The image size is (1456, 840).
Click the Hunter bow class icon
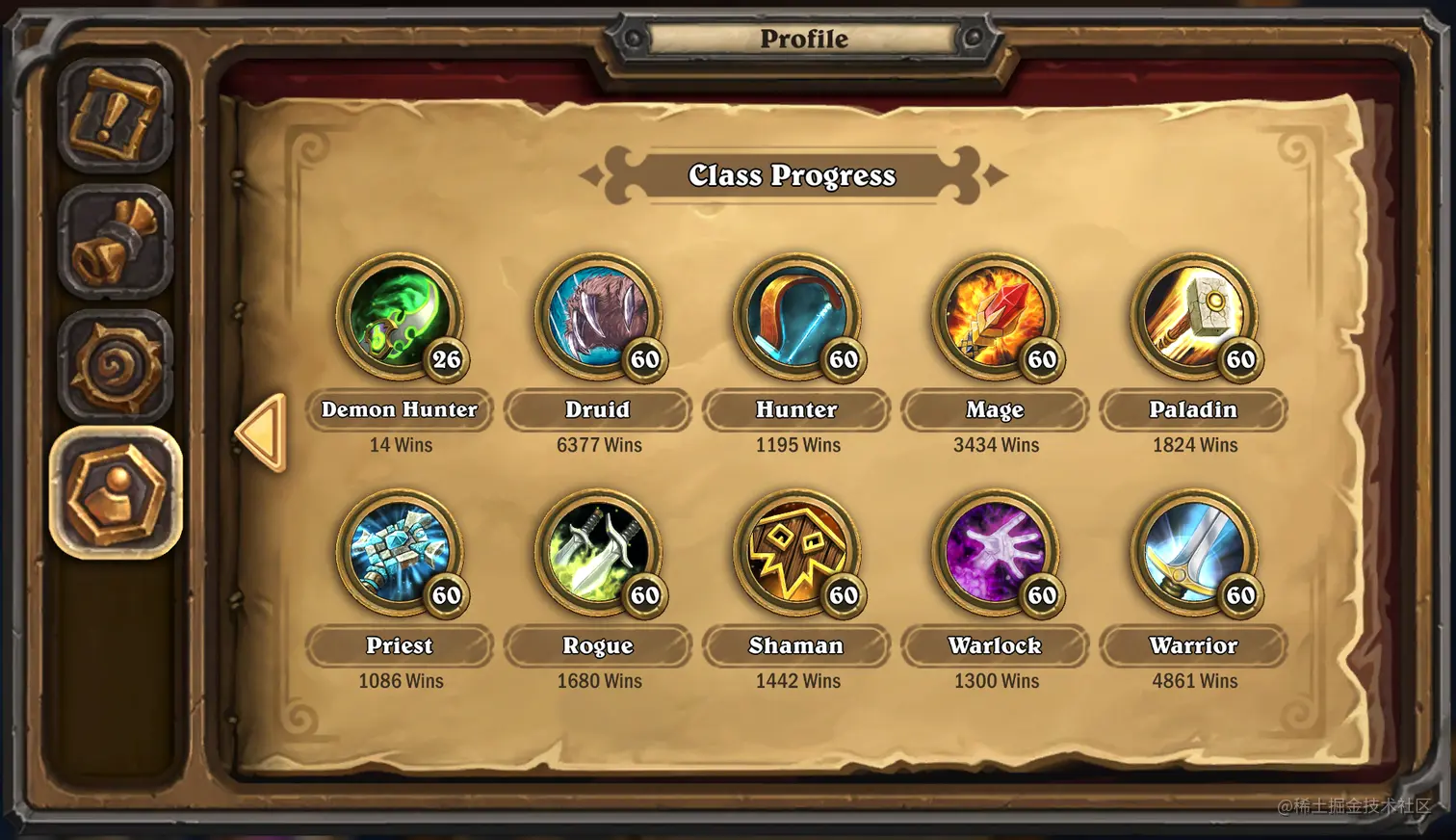click(x=795, y=315)
